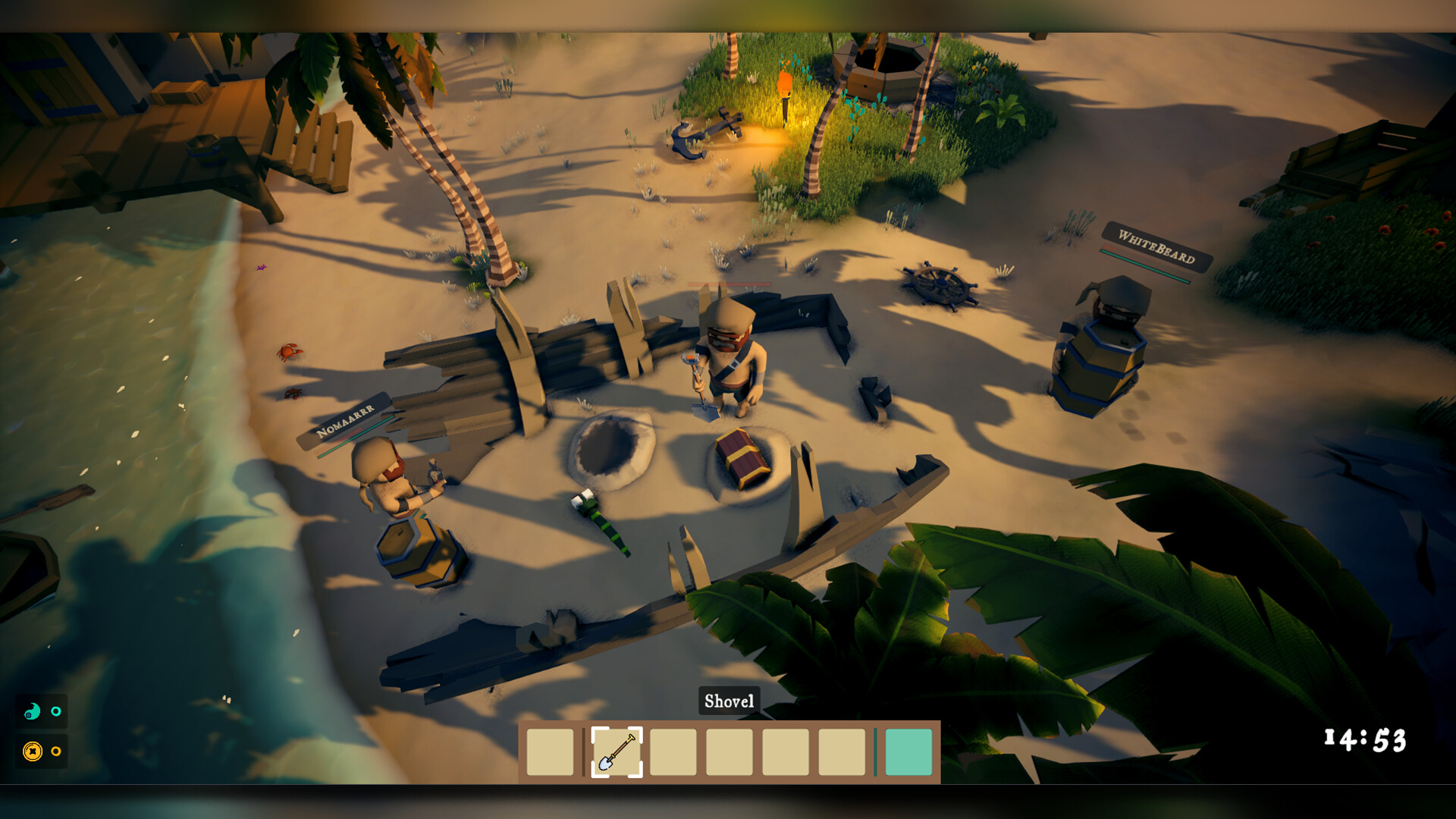
Task: Click the fourth hotbar slot
Action: [730, 752]
